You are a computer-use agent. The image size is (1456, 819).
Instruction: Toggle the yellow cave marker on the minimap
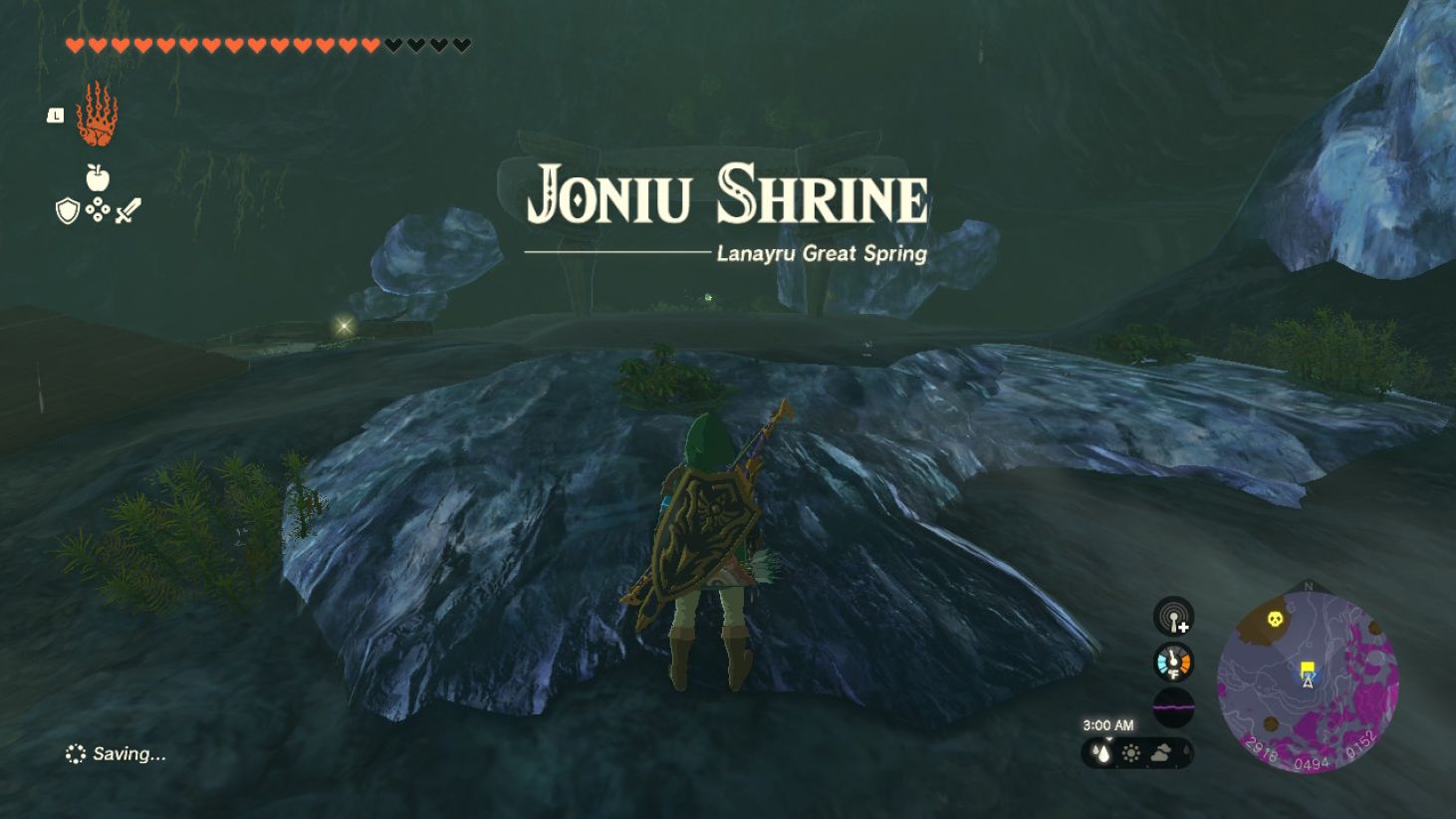(1276, 618)
